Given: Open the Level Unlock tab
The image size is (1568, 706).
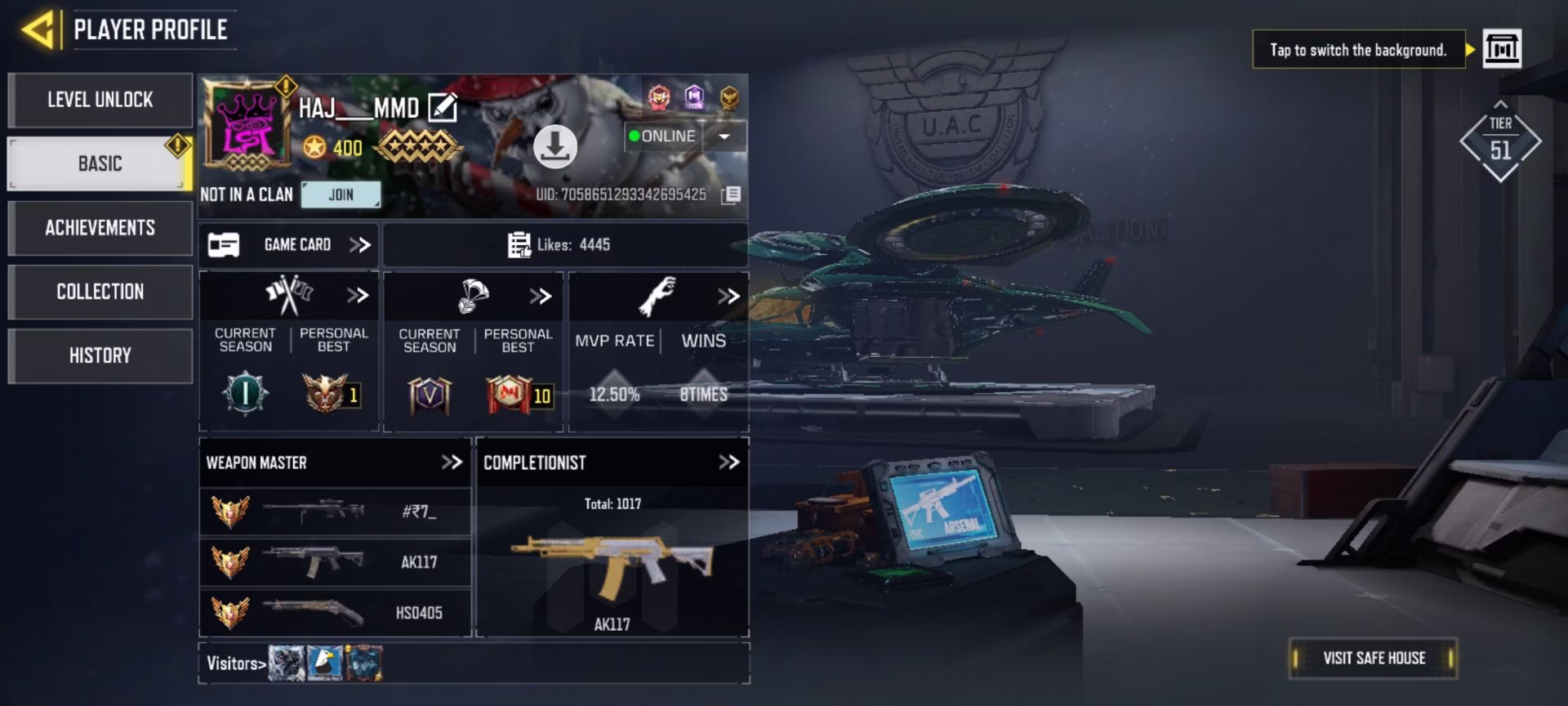Looking at the screenshot, I should pyautogui.click(x=100, y=100).
